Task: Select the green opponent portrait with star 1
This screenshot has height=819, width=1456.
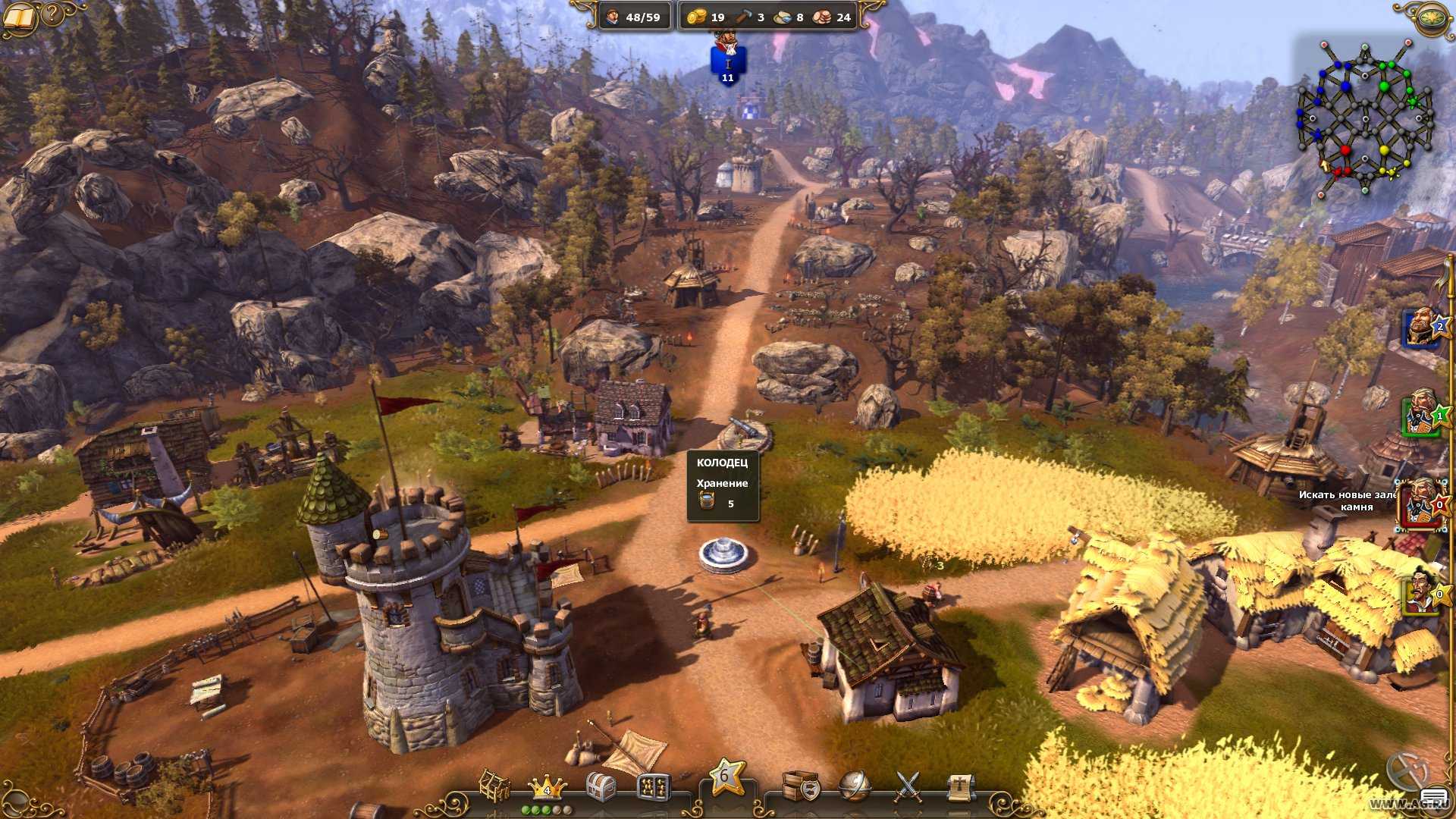Action: (x=1420, y=413)
